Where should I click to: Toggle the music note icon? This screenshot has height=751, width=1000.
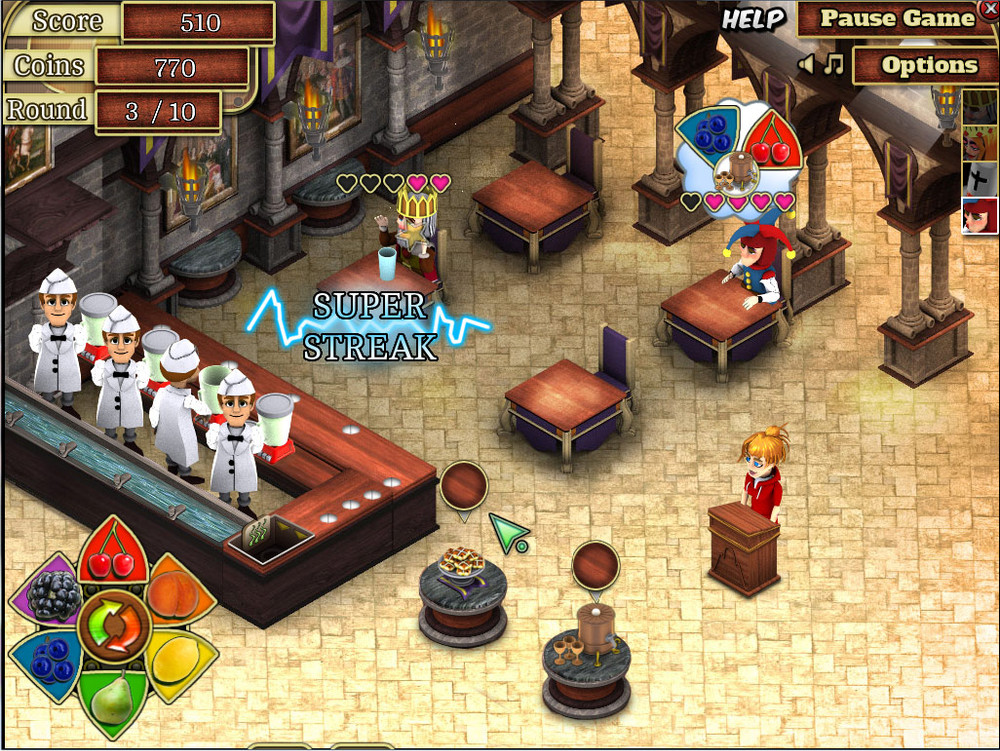833,65
